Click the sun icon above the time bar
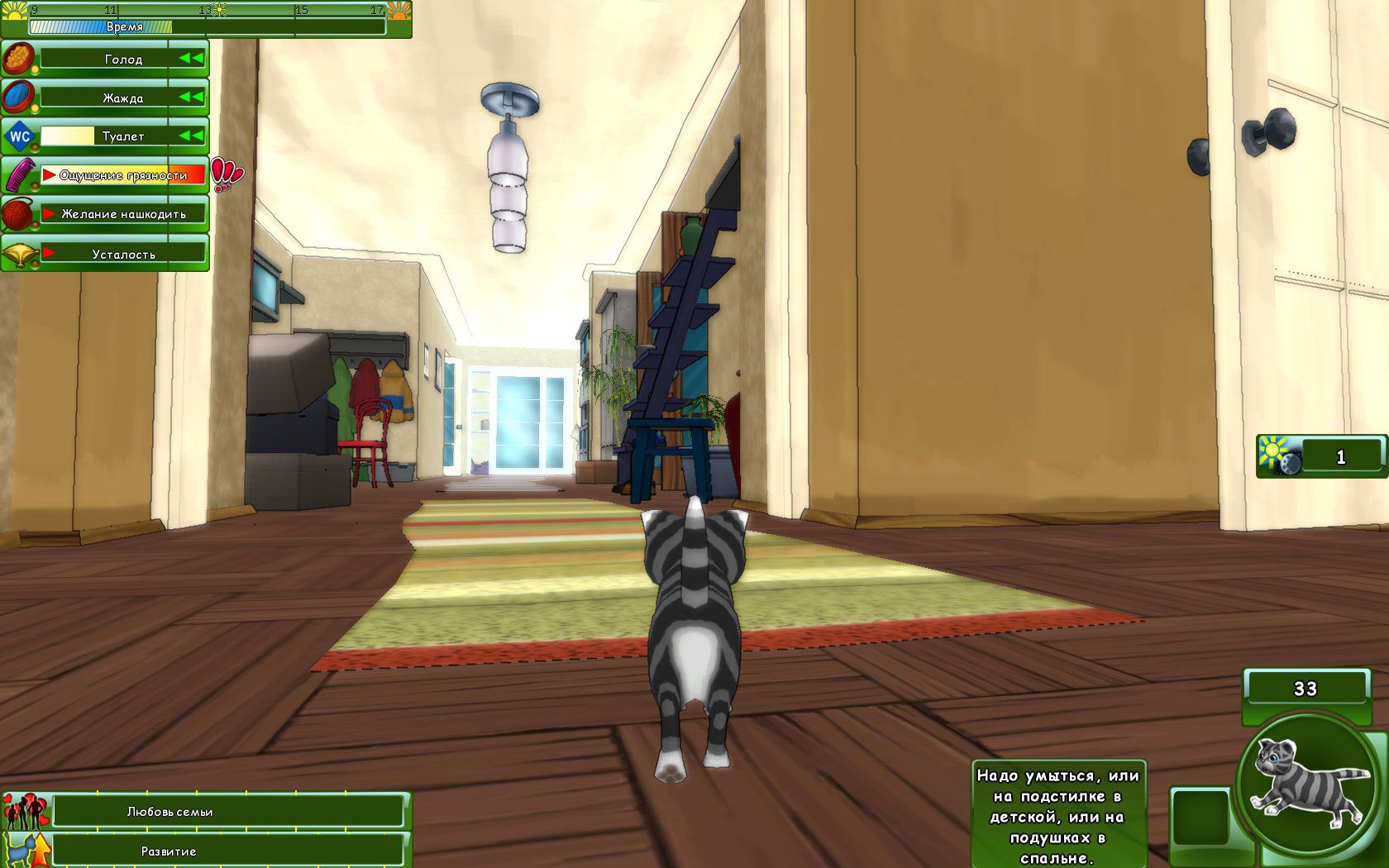The image size is (1389, 868). coord(218,10)
